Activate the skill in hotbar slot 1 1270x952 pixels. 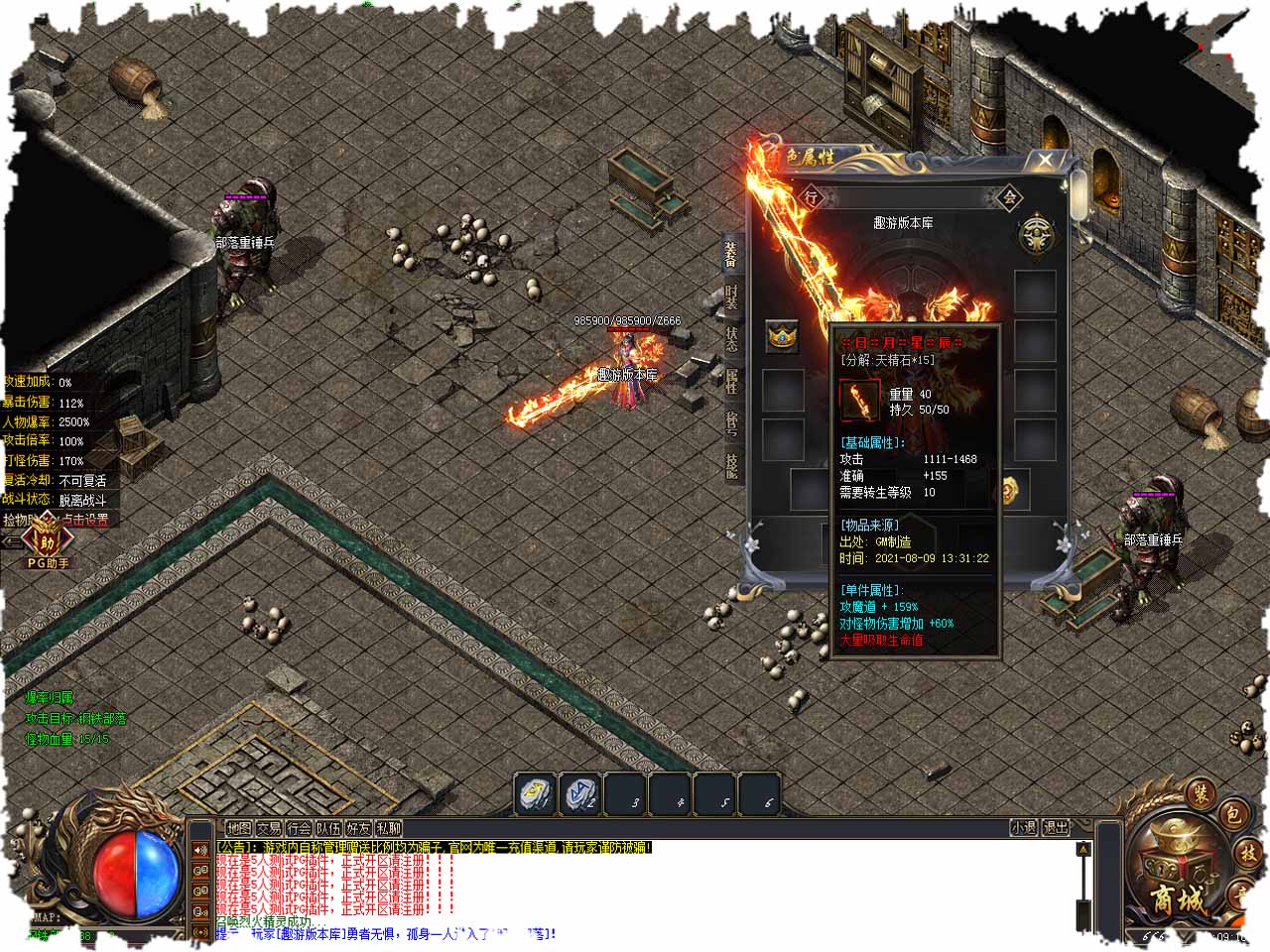pyautogui.click(x=536, y=794)
